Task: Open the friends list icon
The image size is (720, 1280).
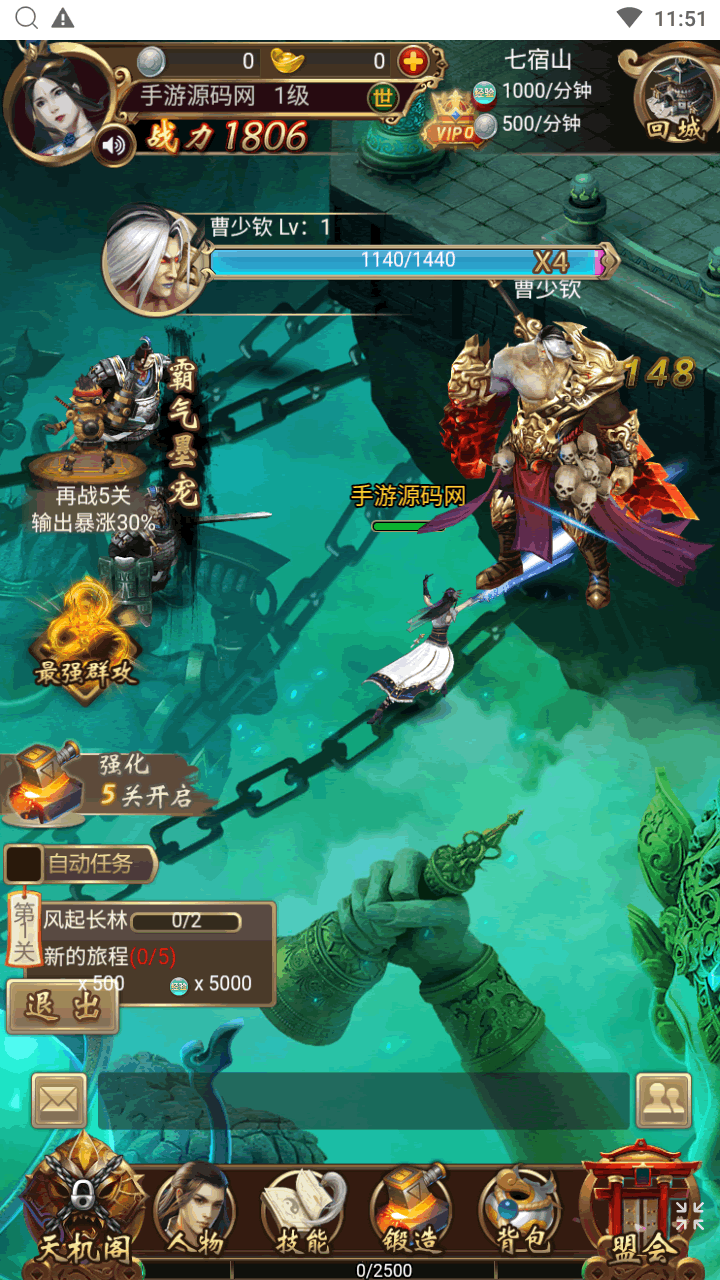Action: click(663, 1100)
